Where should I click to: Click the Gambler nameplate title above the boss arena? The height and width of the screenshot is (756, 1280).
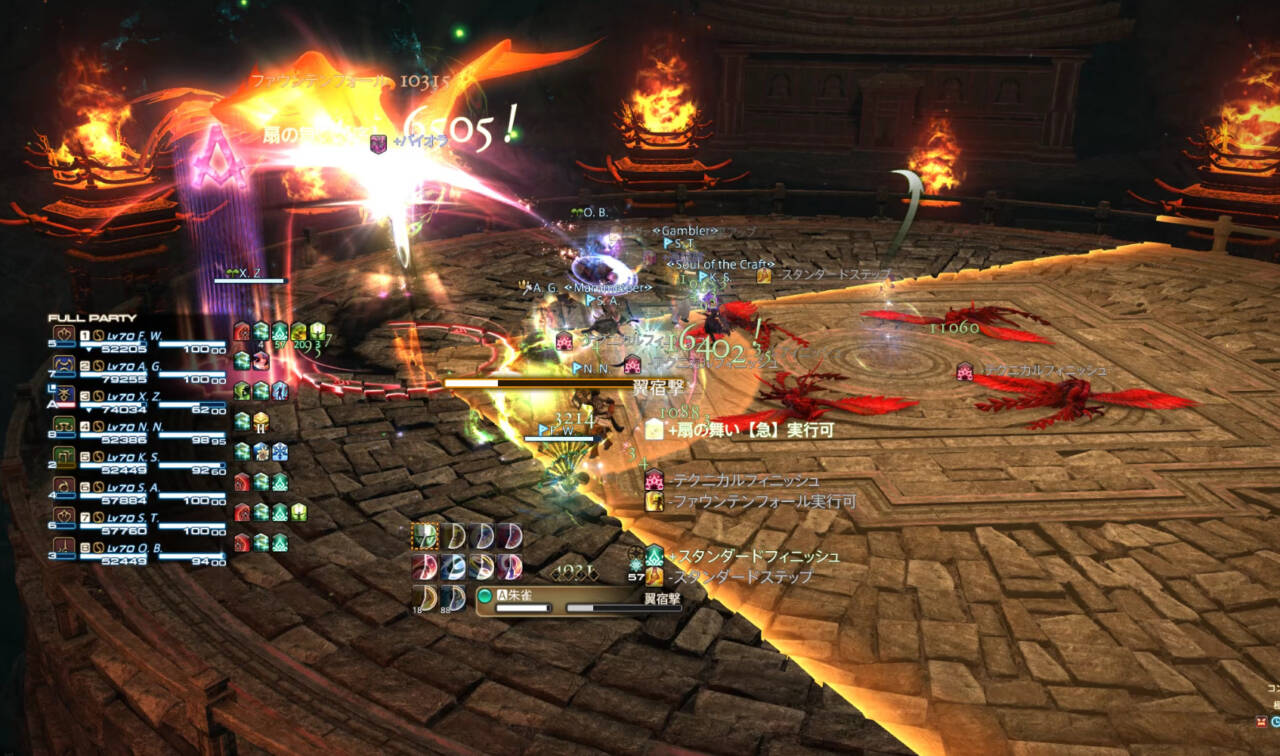pyautogui.click(x=686, y=230)
